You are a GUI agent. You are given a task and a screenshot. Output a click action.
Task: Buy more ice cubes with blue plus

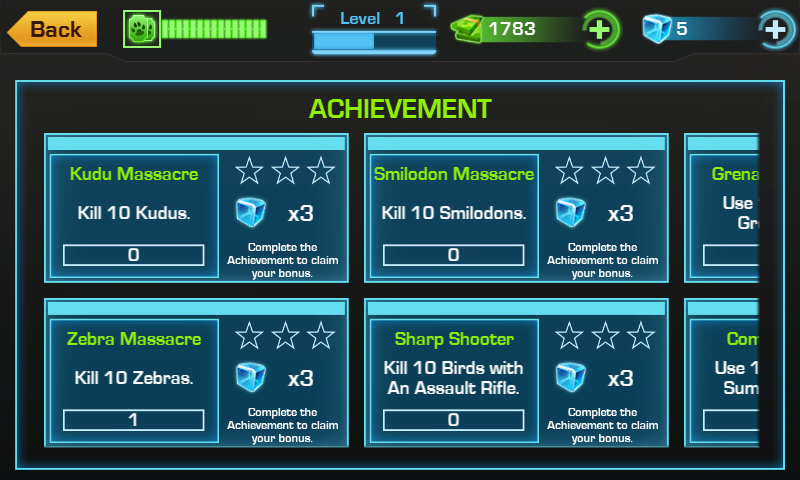click(774, 29)
